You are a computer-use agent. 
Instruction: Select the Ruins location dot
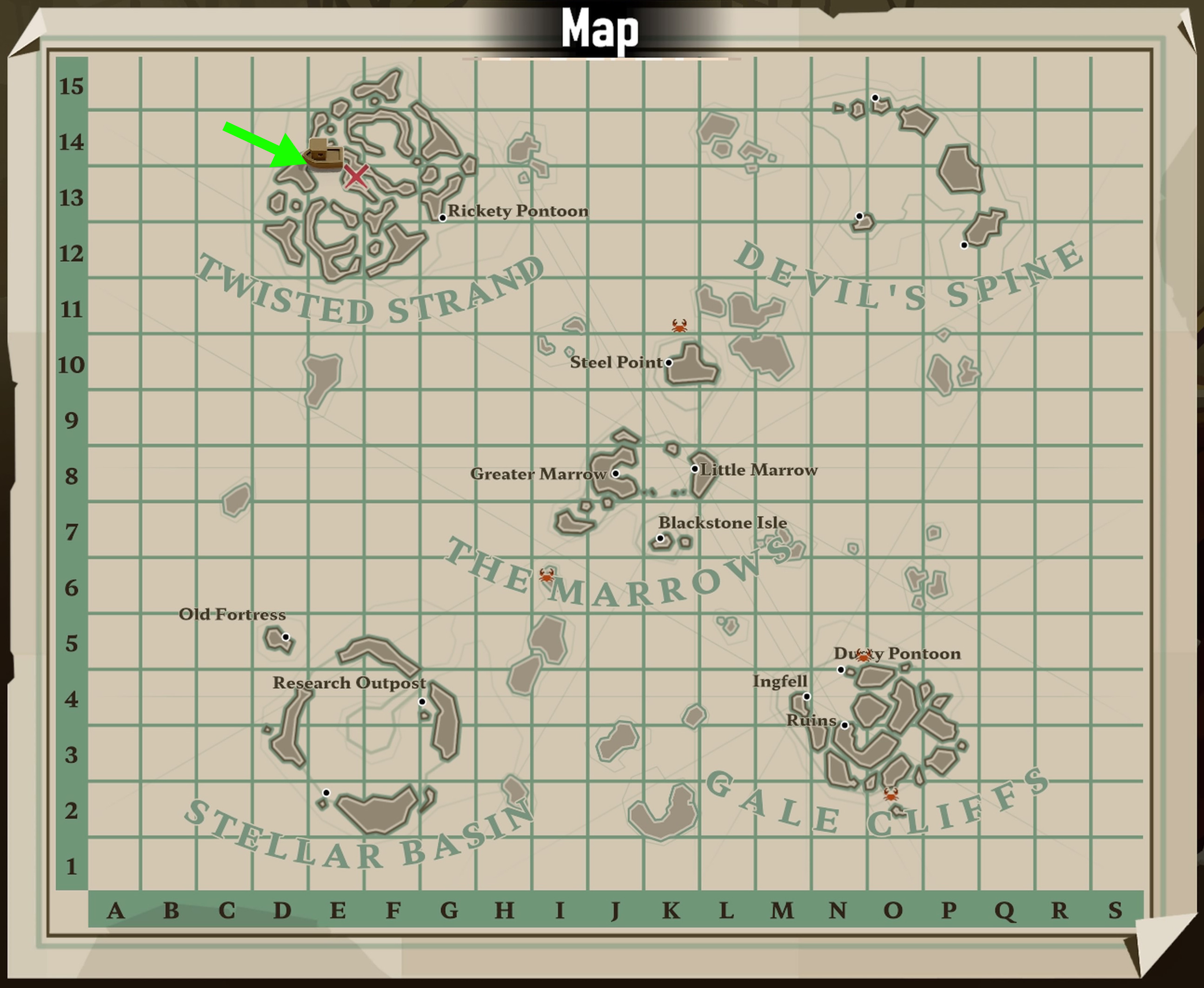845,725
